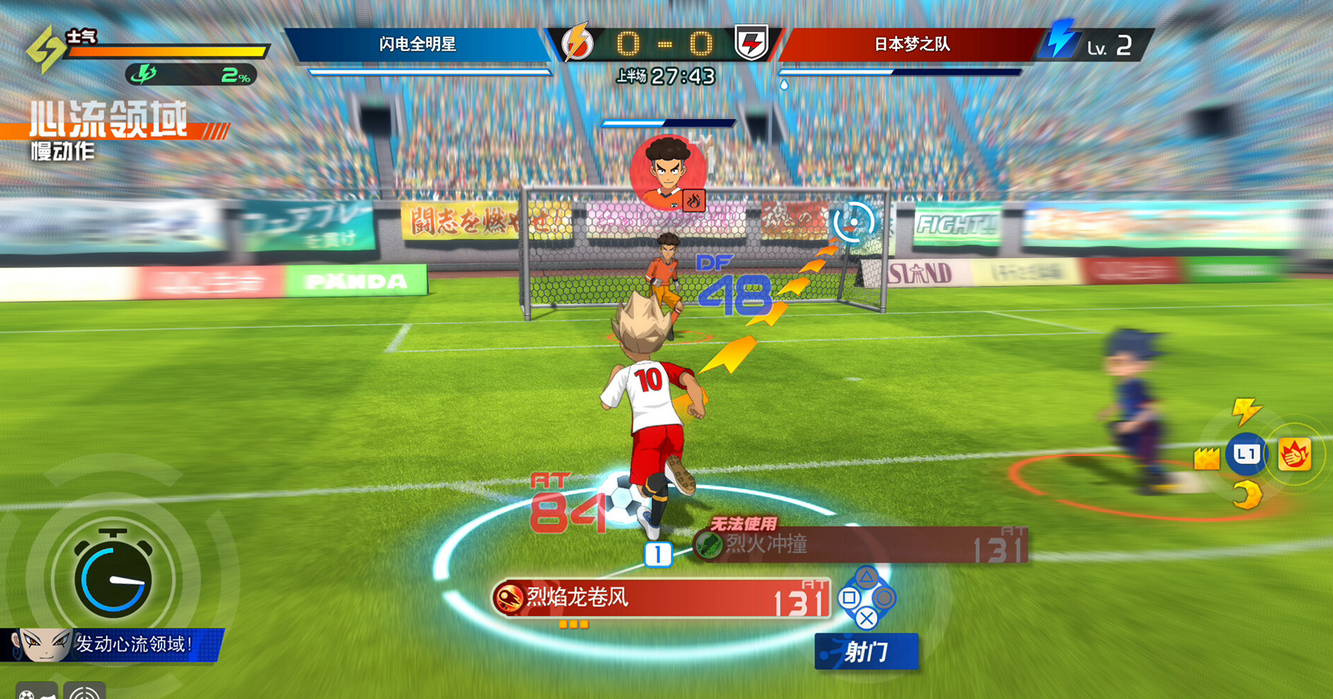Select the yellow crown-shaped command icon
Image resolution: width=1333 pixels, height=699 pixels.
click(x=1207, y=458)
